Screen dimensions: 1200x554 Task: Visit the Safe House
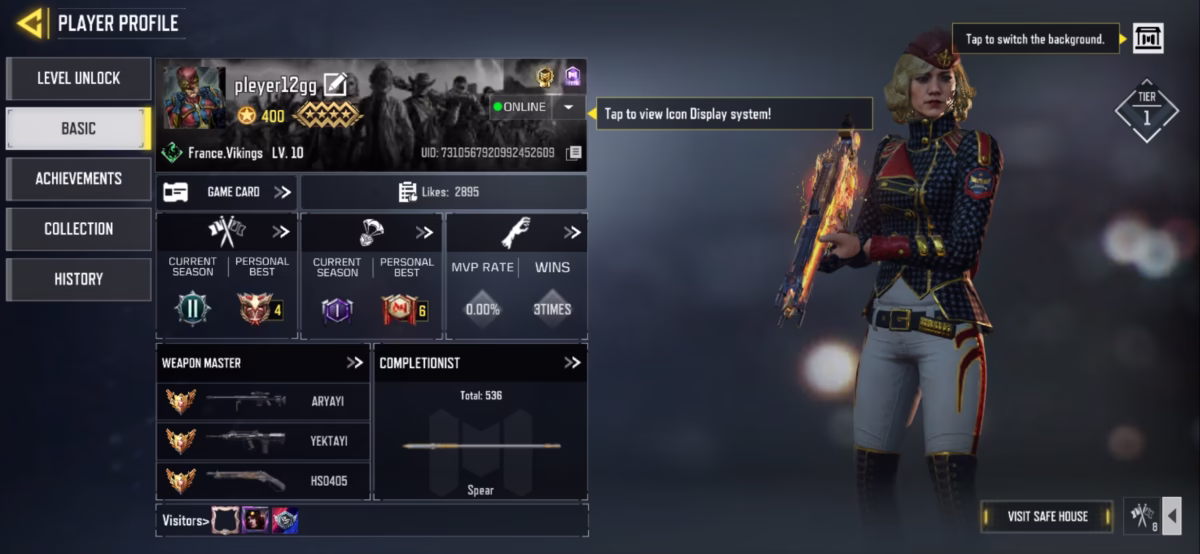coord(1046,516)
